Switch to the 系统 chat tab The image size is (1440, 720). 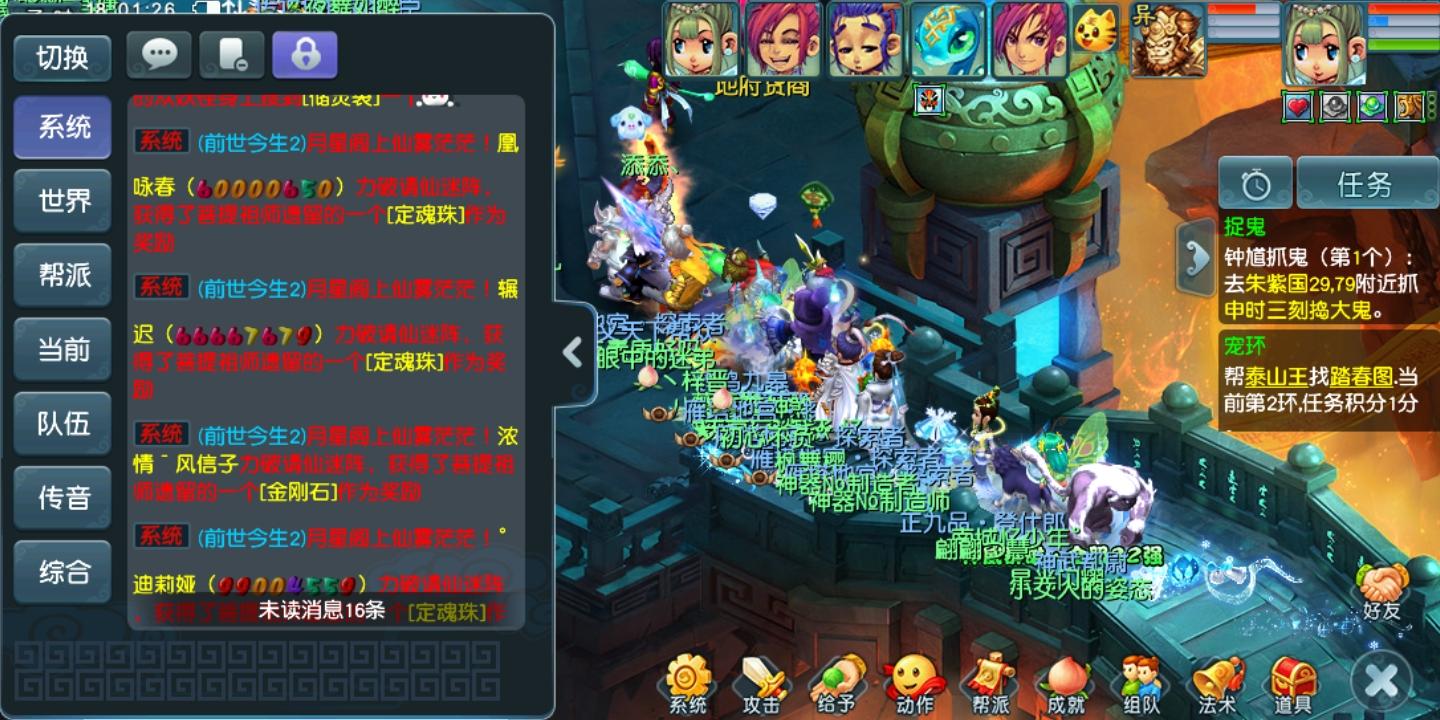tap(62, 128)
